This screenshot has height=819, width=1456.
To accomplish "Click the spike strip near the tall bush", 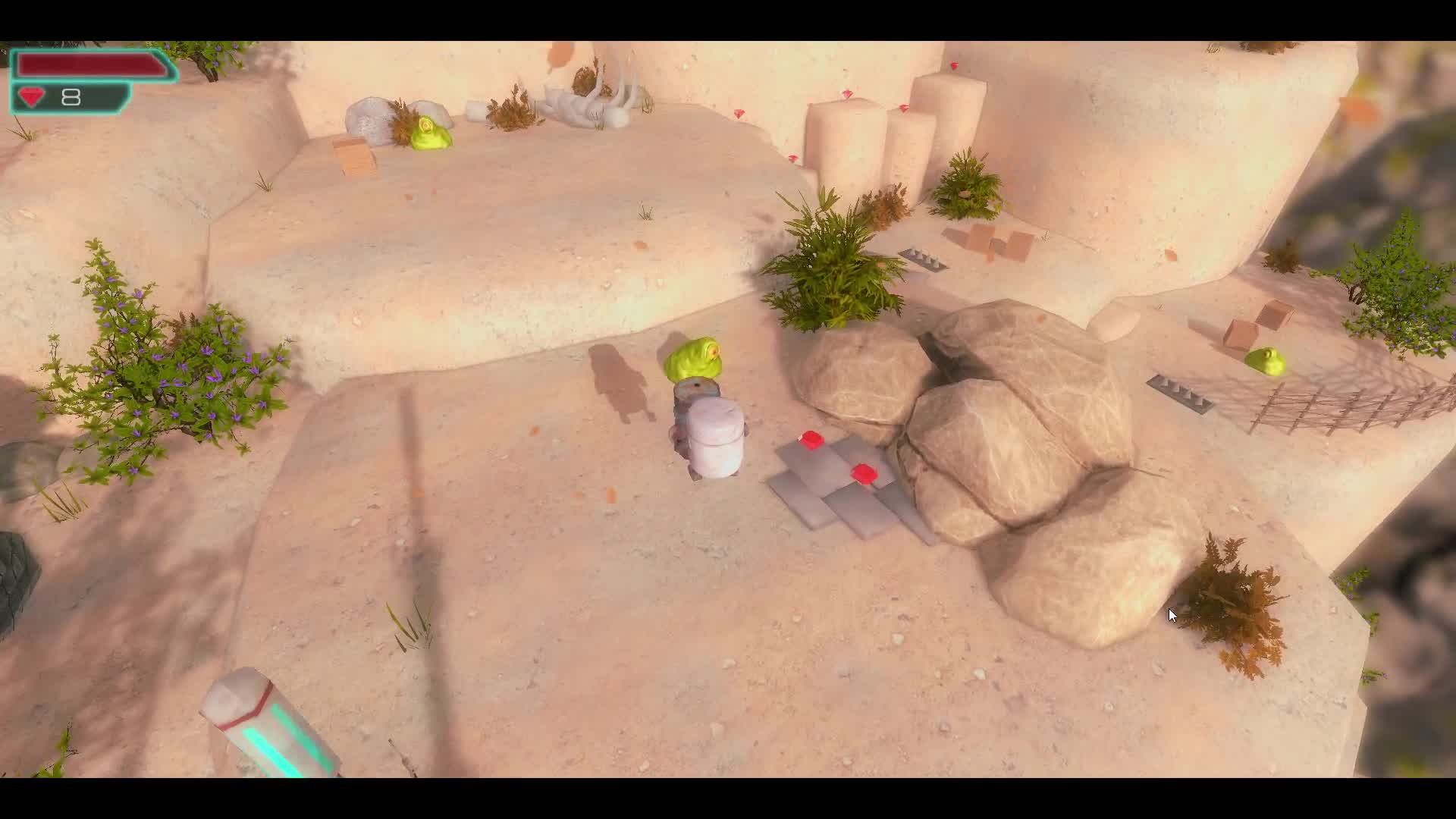I will coord(921,258).
